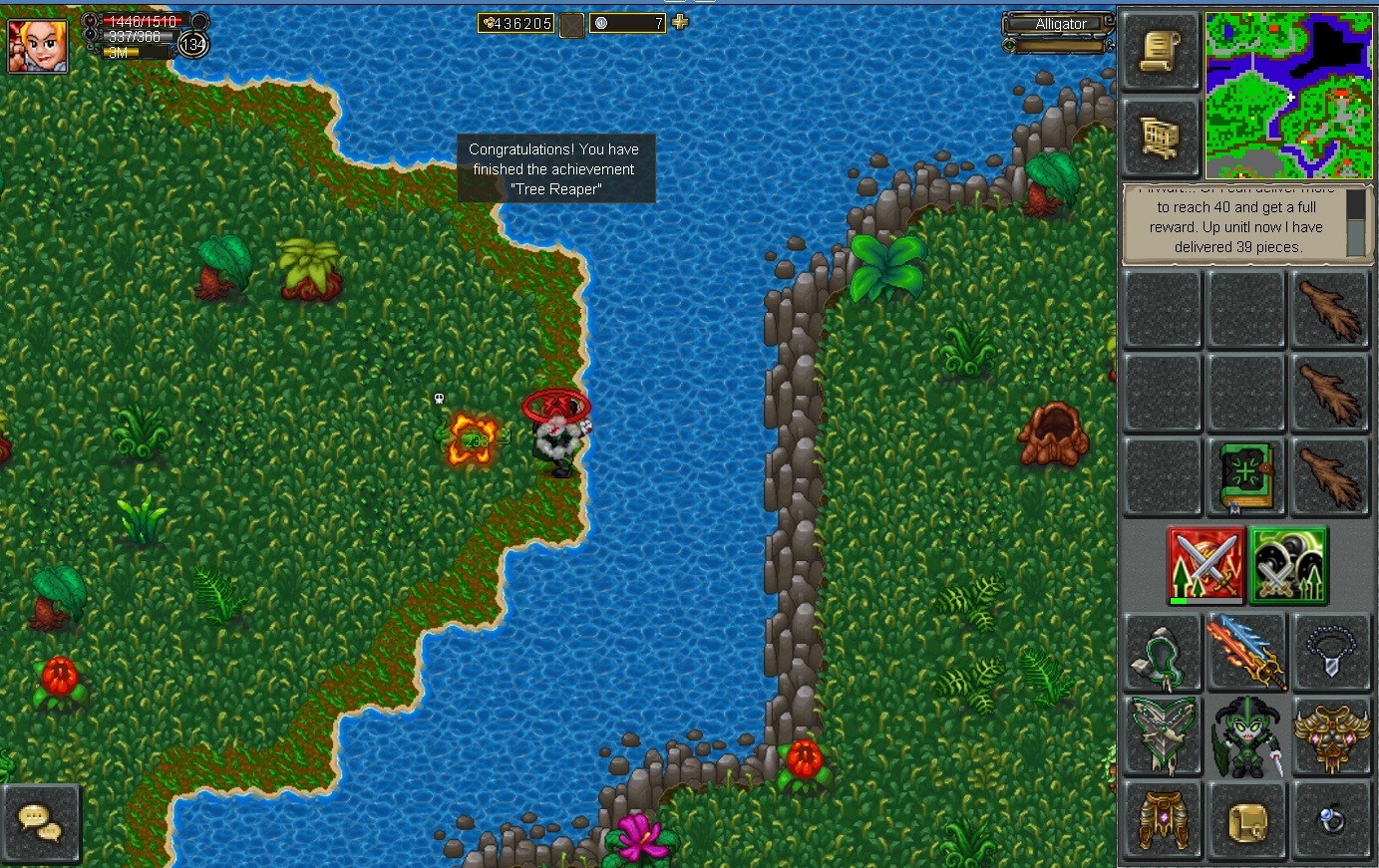The height and width of the screenshot is (868, 1379).
Task: Open the shopping cart store
Action: tap(1161, 138)
